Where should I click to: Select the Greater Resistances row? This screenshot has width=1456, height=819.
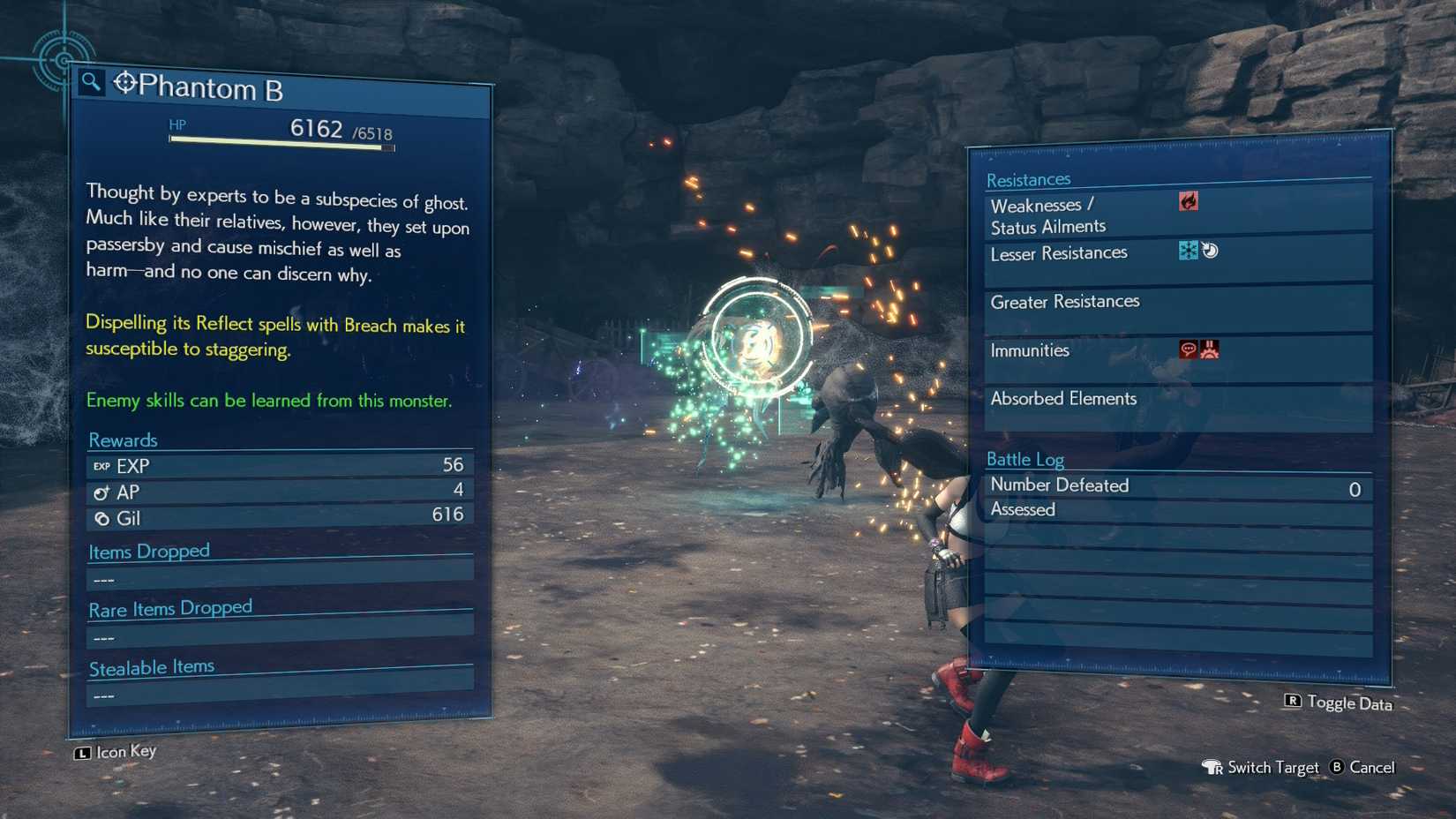(1177, 303)
